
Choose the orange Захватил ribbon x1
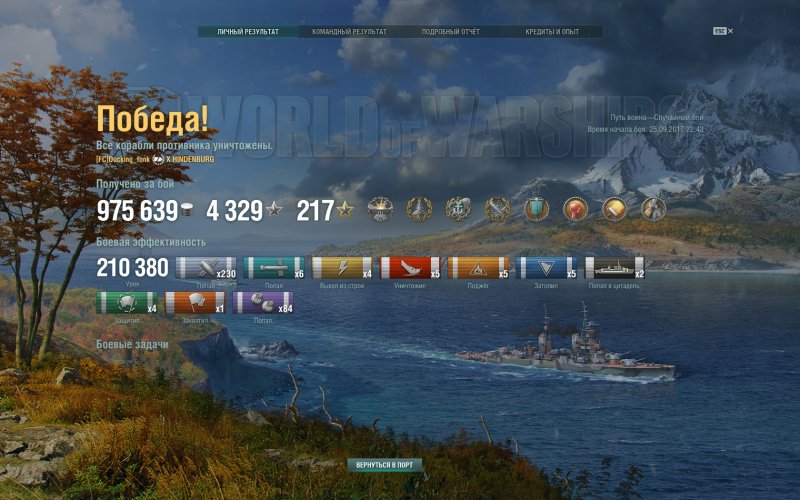coord(195,303)
